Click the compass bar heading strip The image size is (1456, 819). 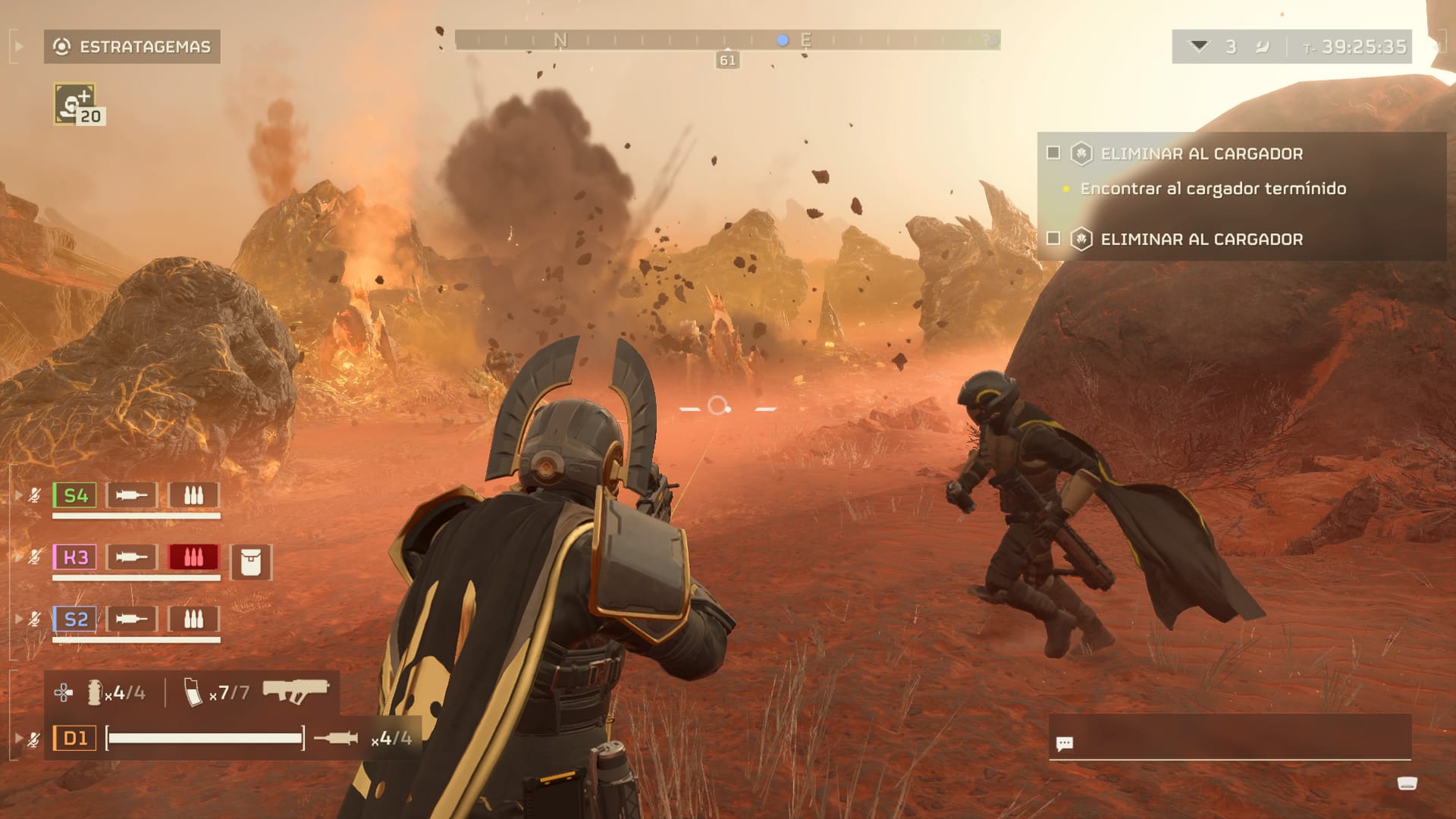click(726, 40)
